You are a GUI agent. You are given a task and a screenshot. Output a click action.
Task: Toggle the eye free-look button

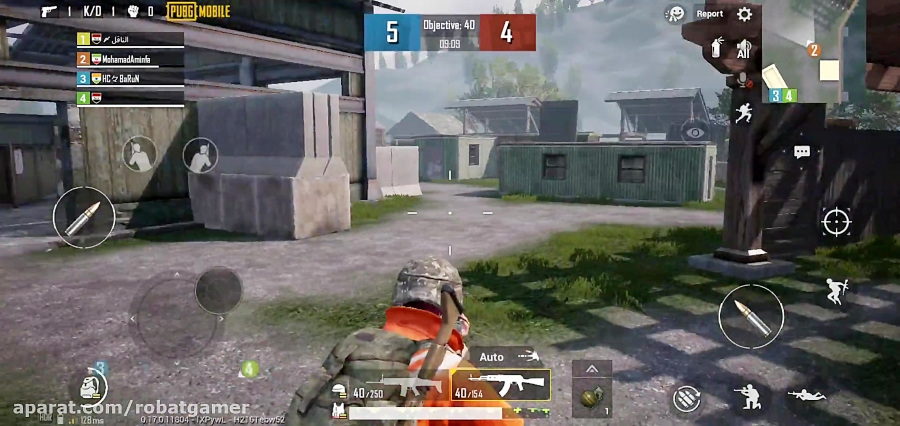click(x=693, y=131)
